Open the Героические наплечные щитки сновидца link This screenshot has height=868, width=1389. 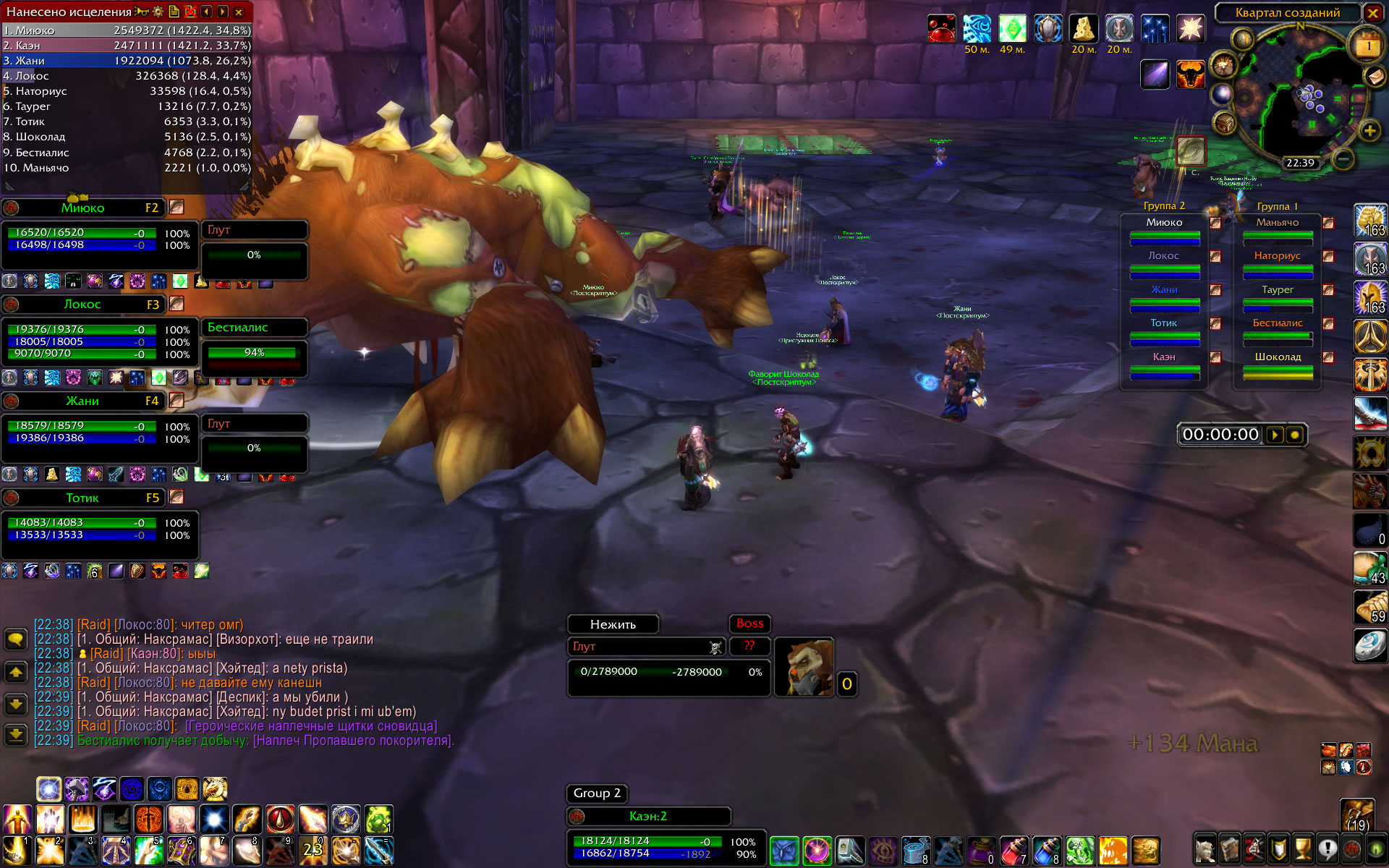(311, 726)
